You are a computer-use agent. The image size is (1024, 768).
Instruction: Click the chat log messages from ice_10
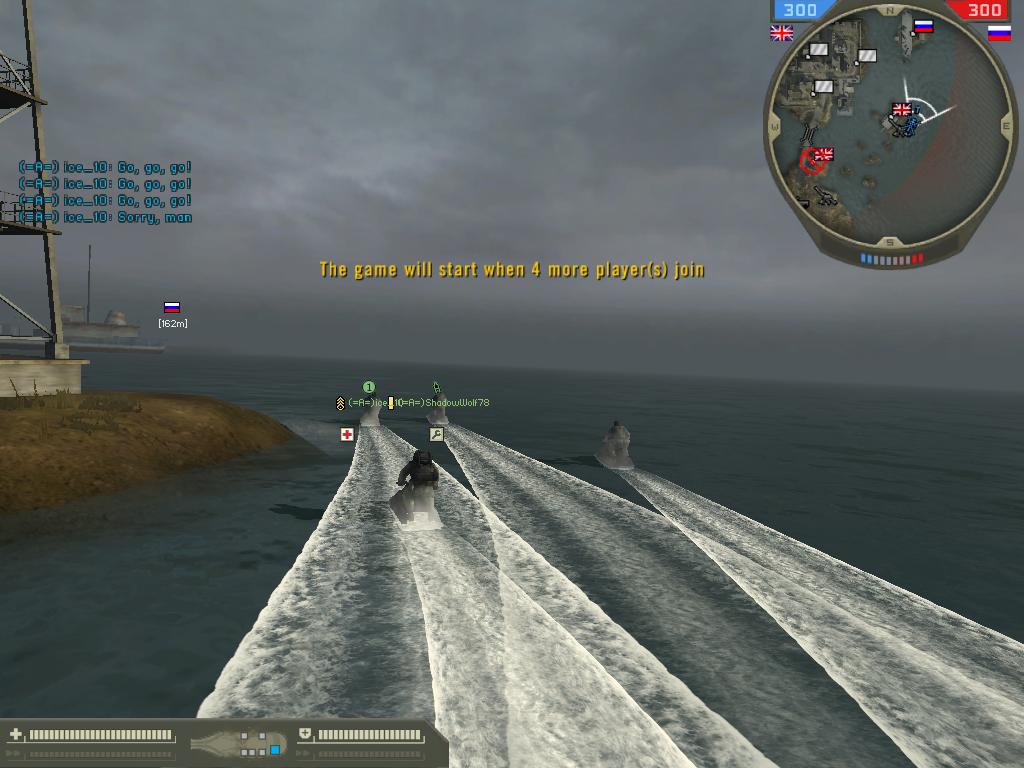[x=105, y=192]
